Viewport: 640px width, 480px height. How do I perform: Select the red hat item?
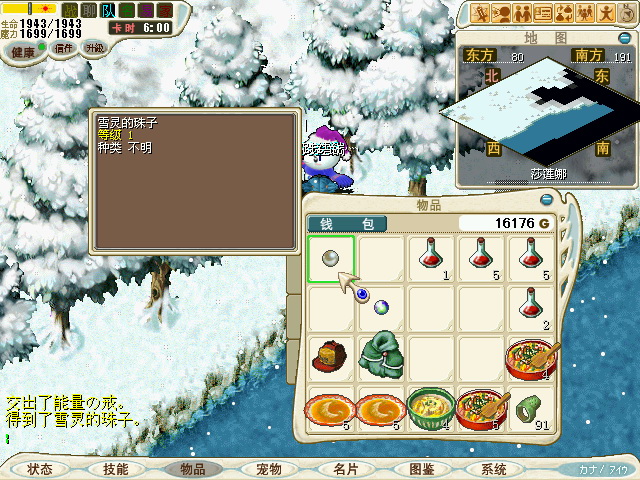[x=331, y=357]
